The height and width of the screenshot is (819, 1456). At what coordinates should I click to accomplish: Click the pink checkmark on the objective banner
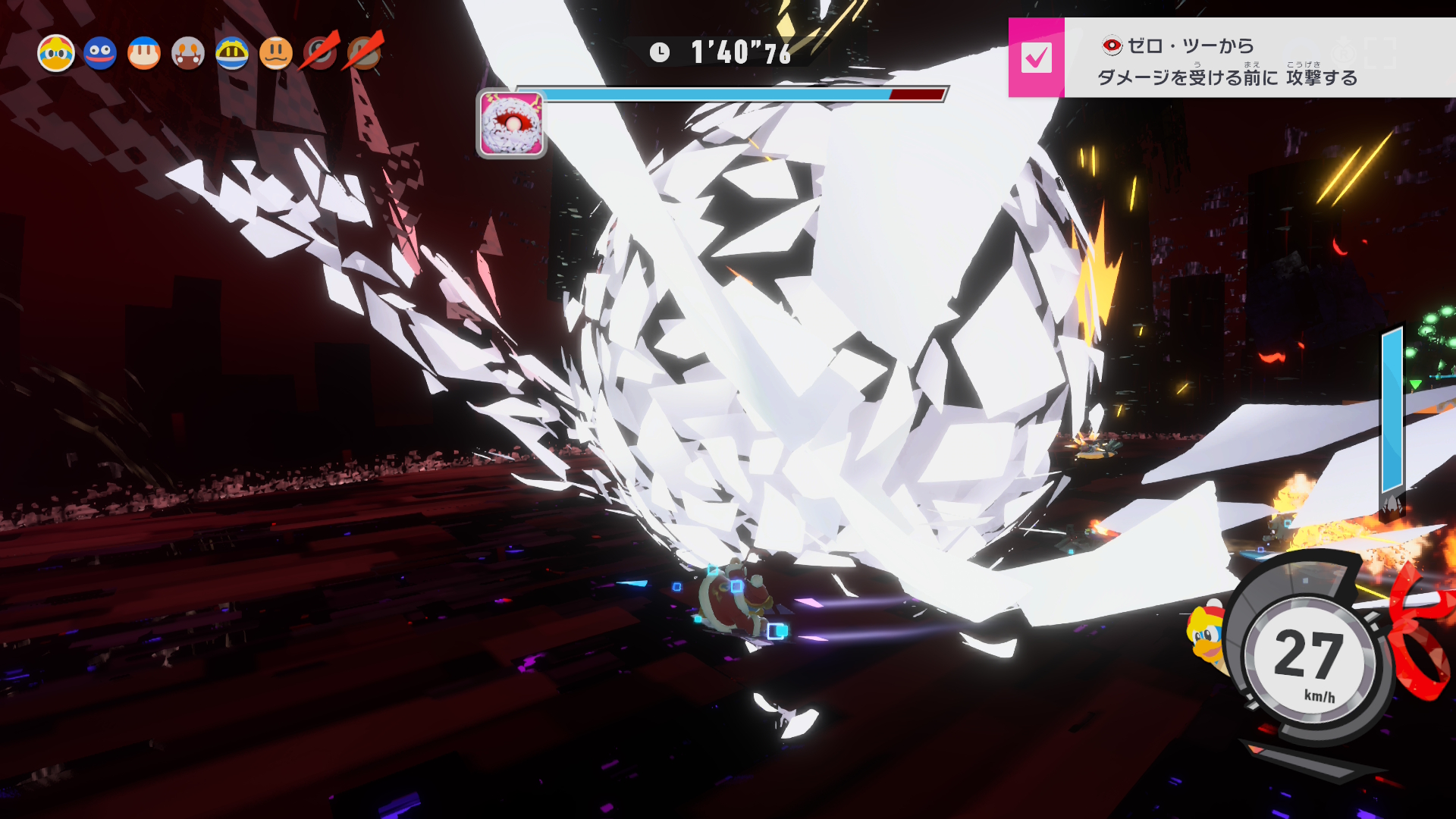[1036, 58]
